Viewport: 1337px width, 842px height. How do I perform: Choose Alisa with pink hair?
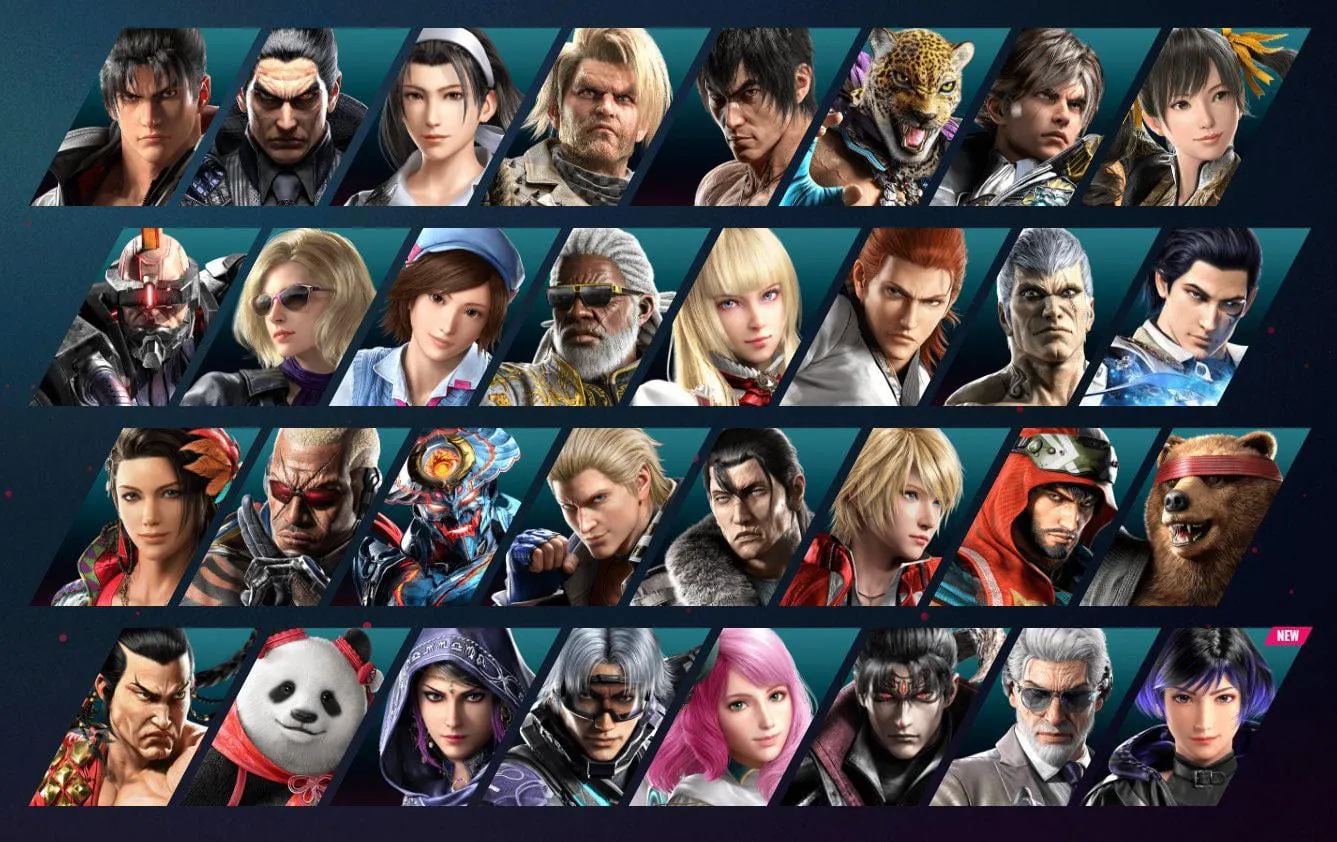[x=750, y=715]
